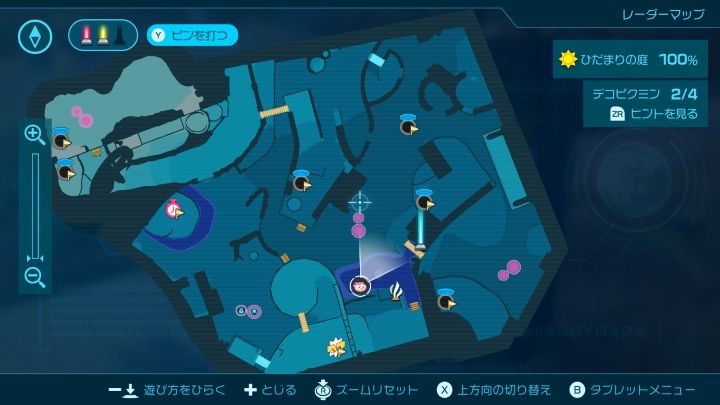Select the crosshair cursor on the map
Image resolution: width=720 pixels, height=405 pixels.
(x=359, y=202)
